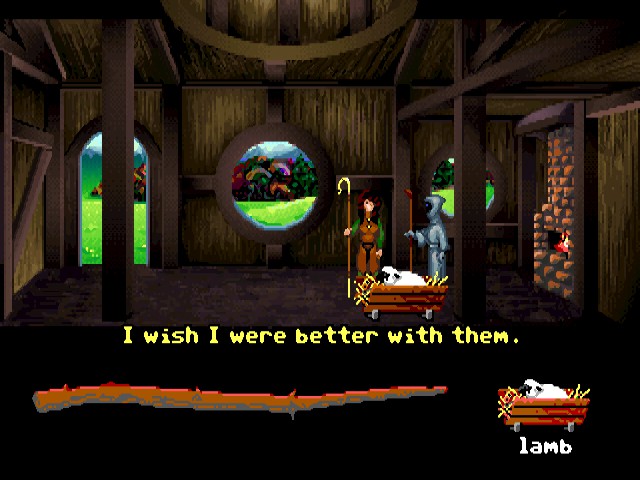Click the lamb icon above the lamb label
This screenshot has height=480, width=640.
543,407
